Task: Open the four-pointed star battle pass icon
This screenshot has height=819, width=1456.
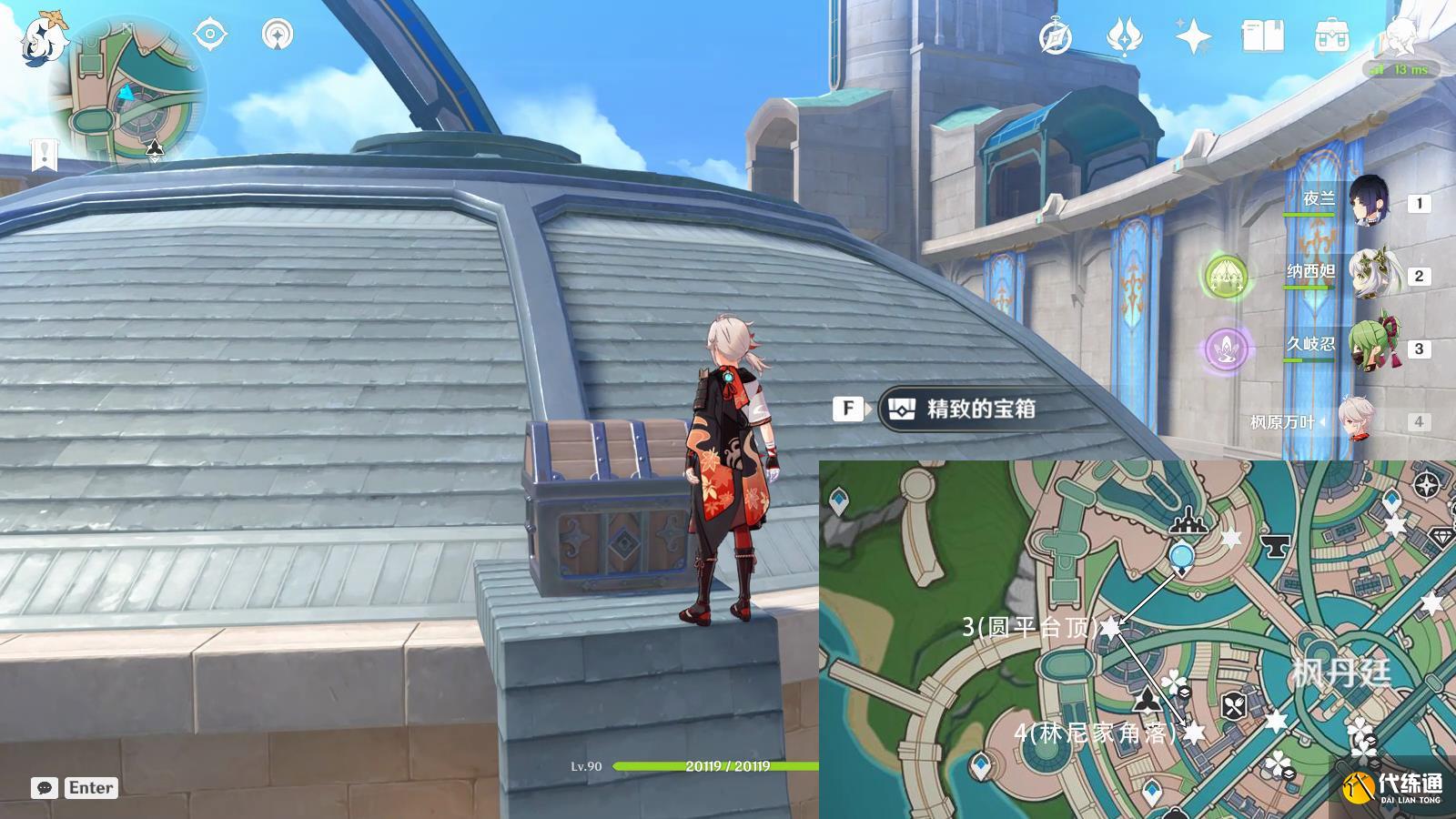Action: pos(1193,37)
